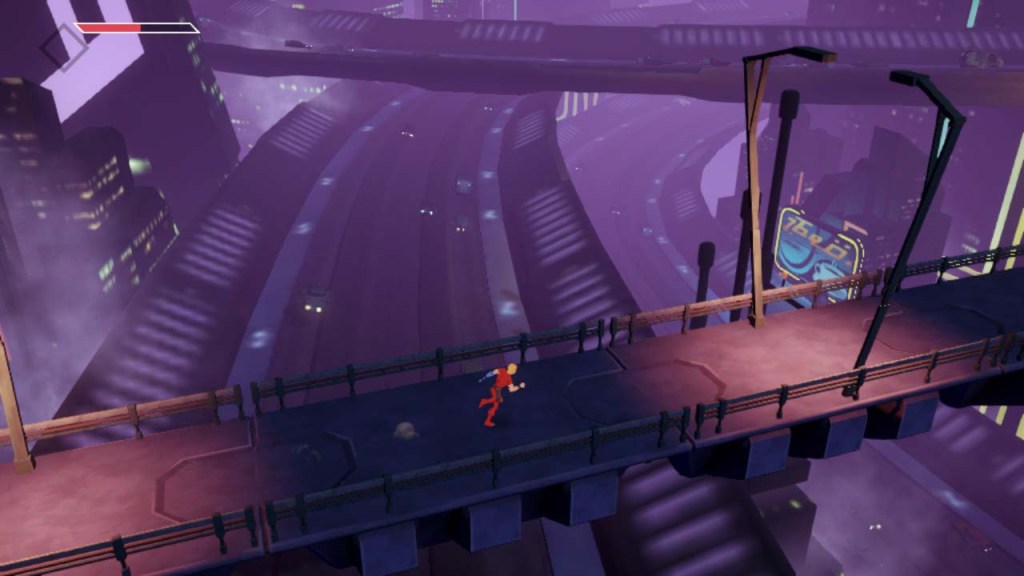Image resolution: width=1024 pixels, height=576 pixels.
Task: Click the diamond emblem beside the health bar
Action: coord(64,46)
